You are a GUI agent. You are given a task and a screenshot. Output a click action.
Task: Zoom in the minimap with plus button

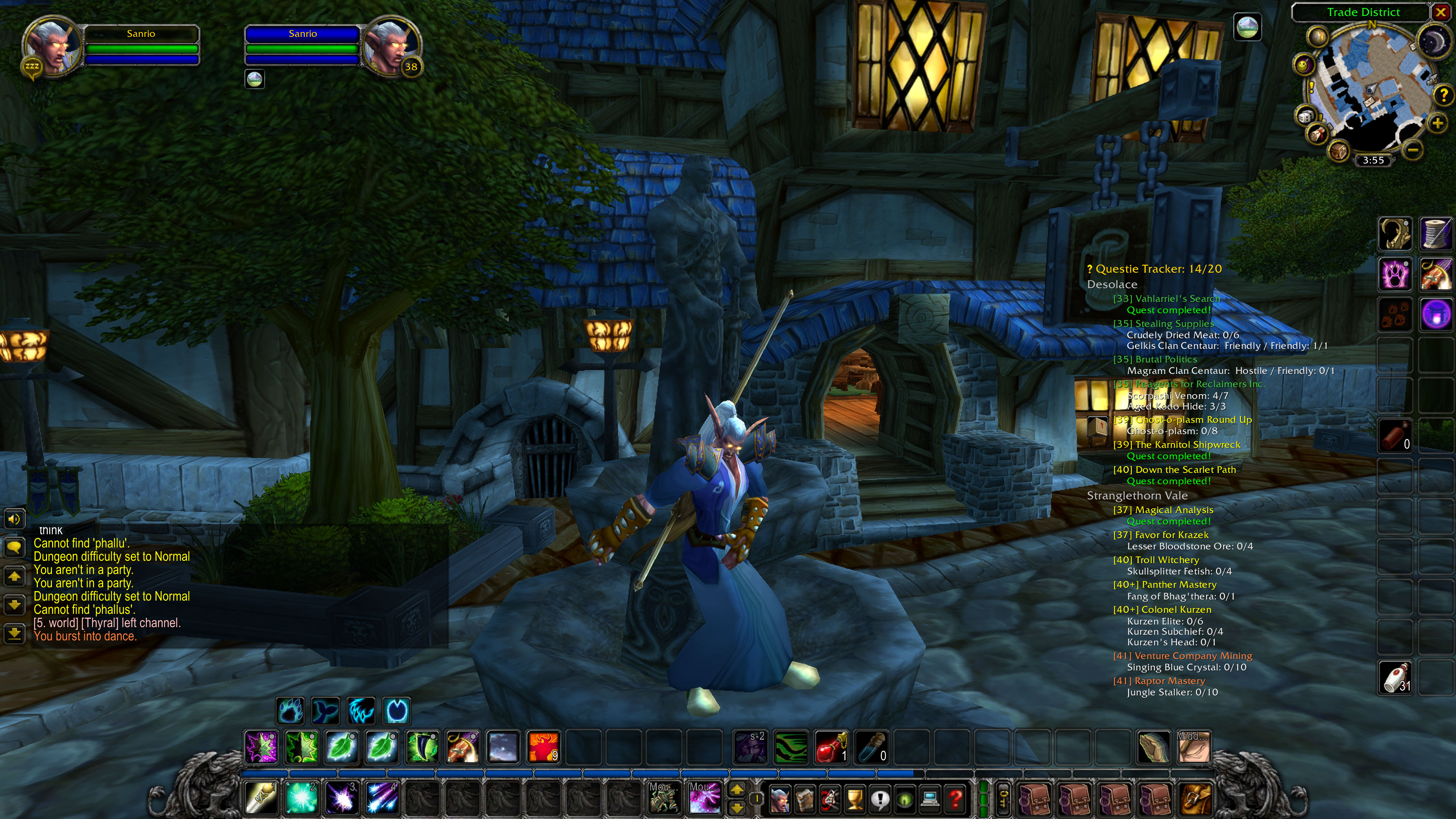[1437, 123]
